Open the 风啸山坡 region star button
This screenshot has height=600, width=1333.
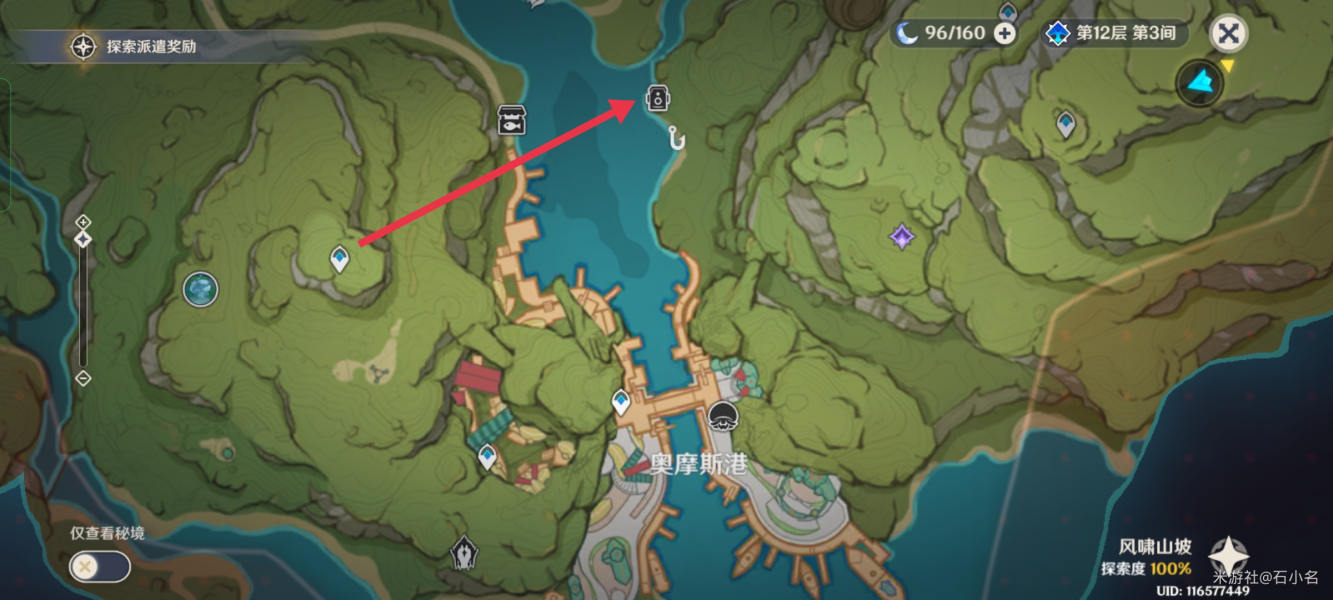pyautogui.click(x=1228, y=556)
